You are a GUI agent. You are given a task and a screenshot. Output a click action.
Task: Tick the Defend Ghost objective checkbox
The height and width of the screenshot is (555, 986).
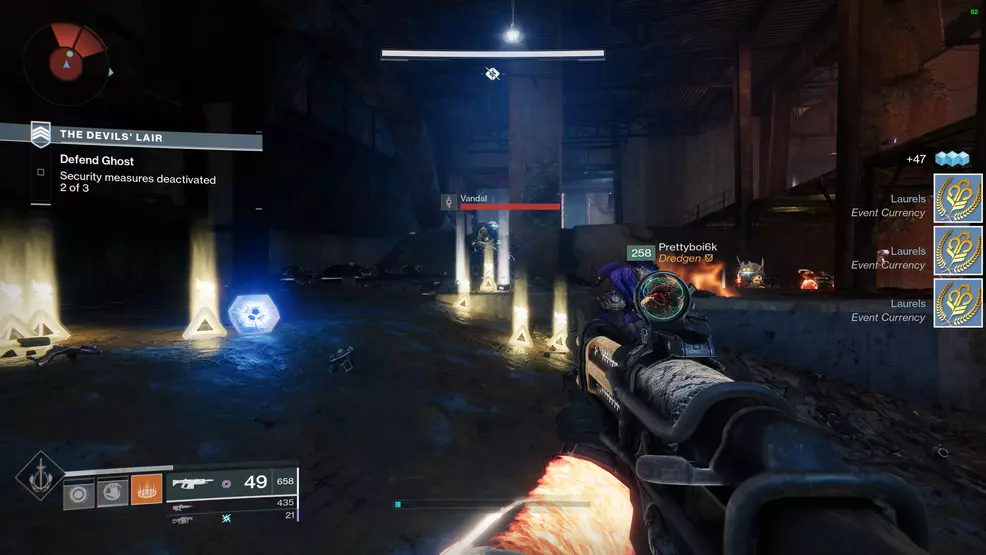41,172
